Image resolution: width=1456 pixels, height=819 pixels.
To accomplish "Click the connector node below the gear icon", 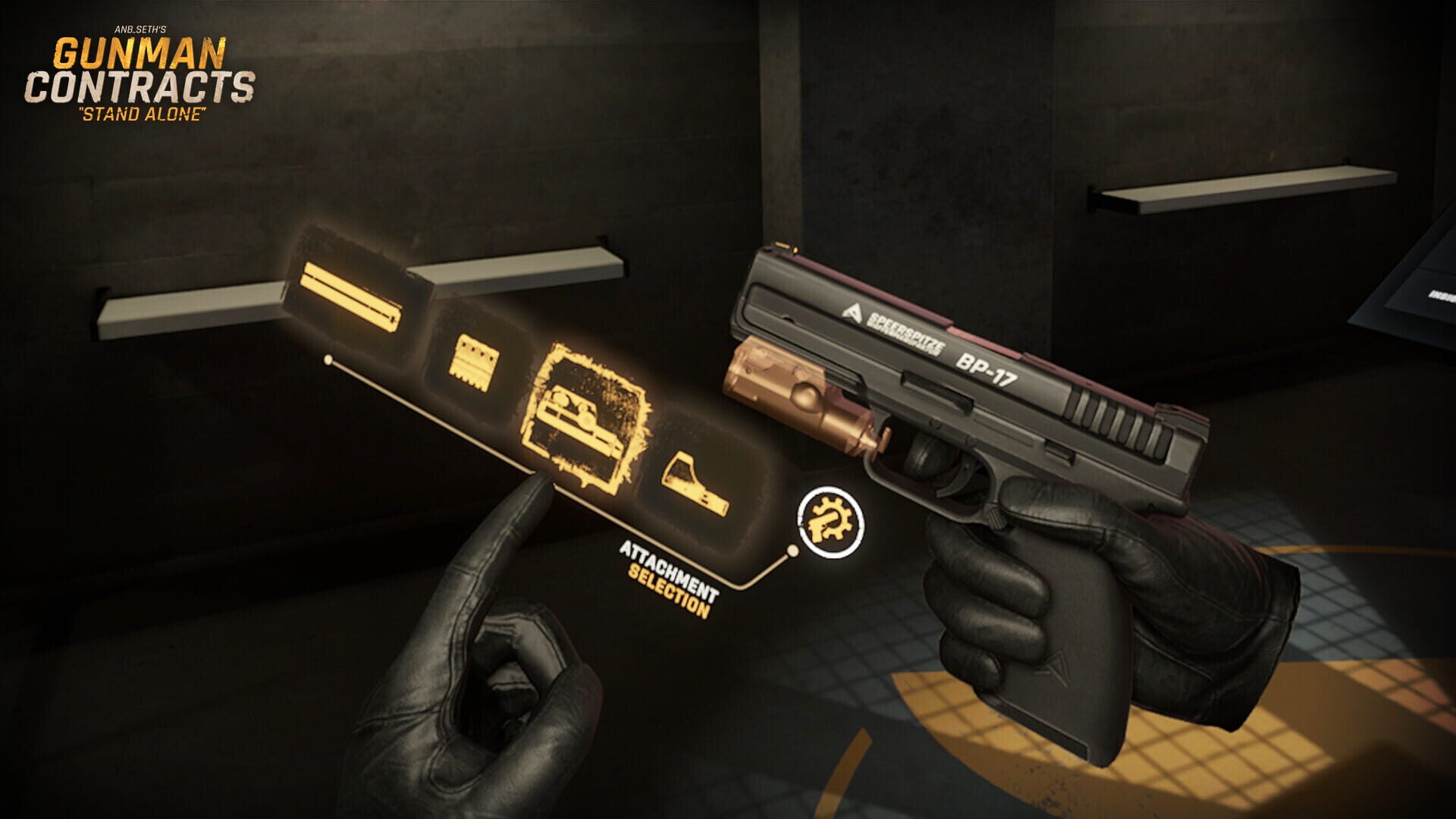I will (x=794, y=549).
